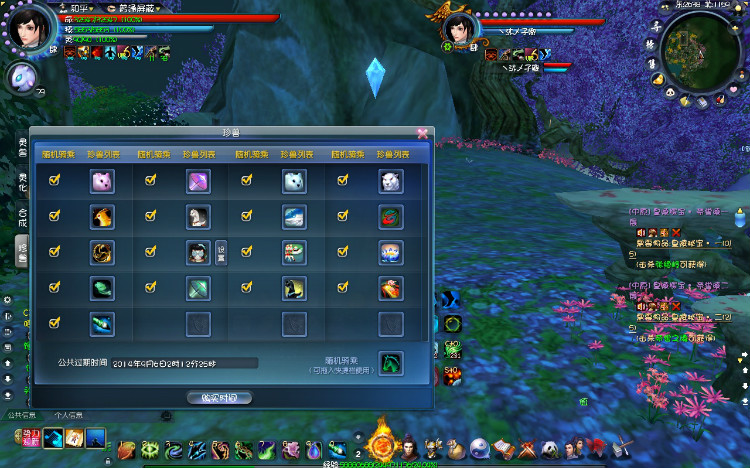Screen dimensions: 750x468
Task: Uncheck the pink pig's random-mount checkbox
Action: click(x=54, y=181)
